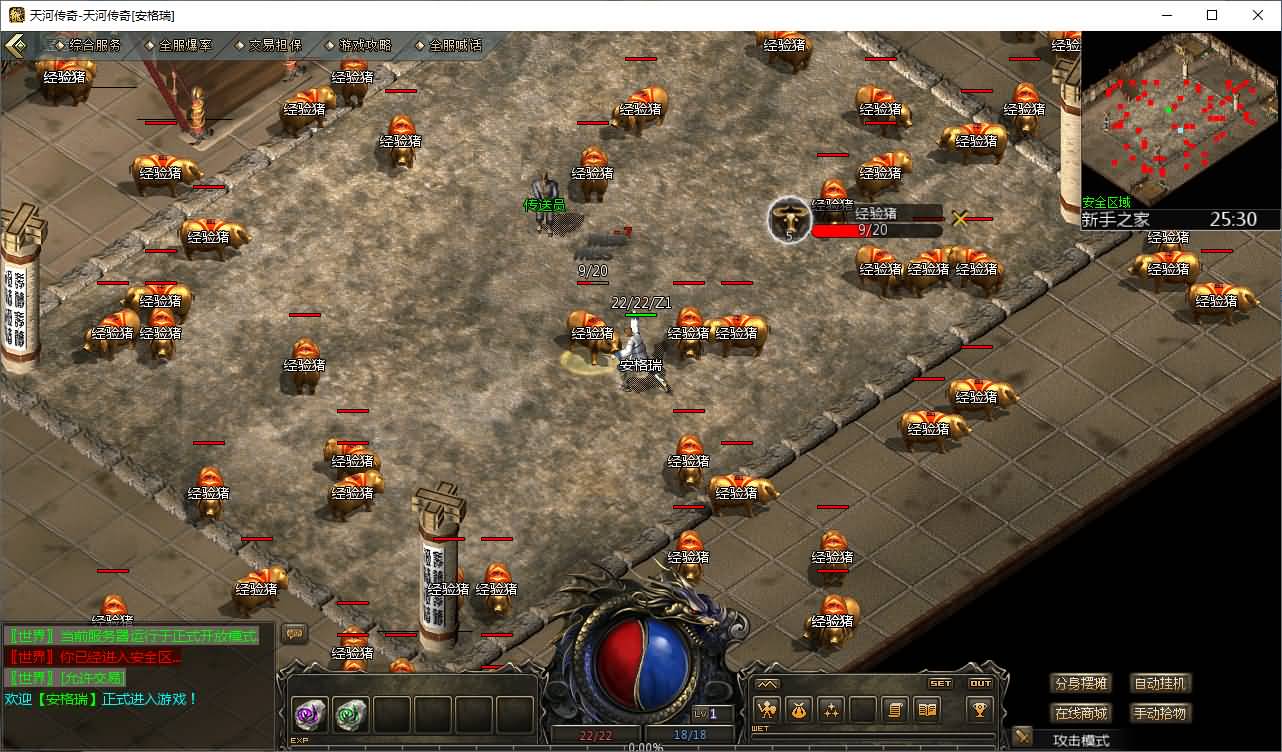Use the purple stone hotbar item
Viewport: 1282px width, 752px height.
310,714
